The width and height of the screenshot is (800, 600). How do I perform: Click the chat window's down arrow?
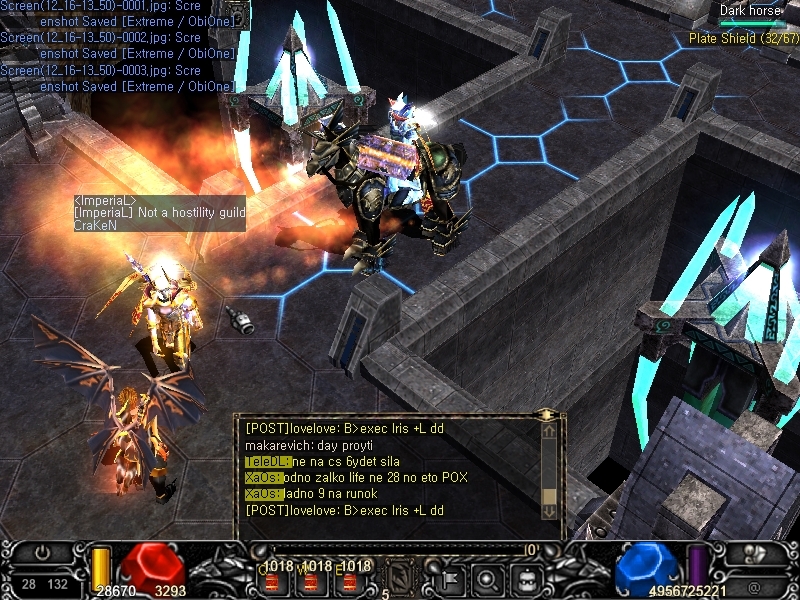(x=549, y=510)
